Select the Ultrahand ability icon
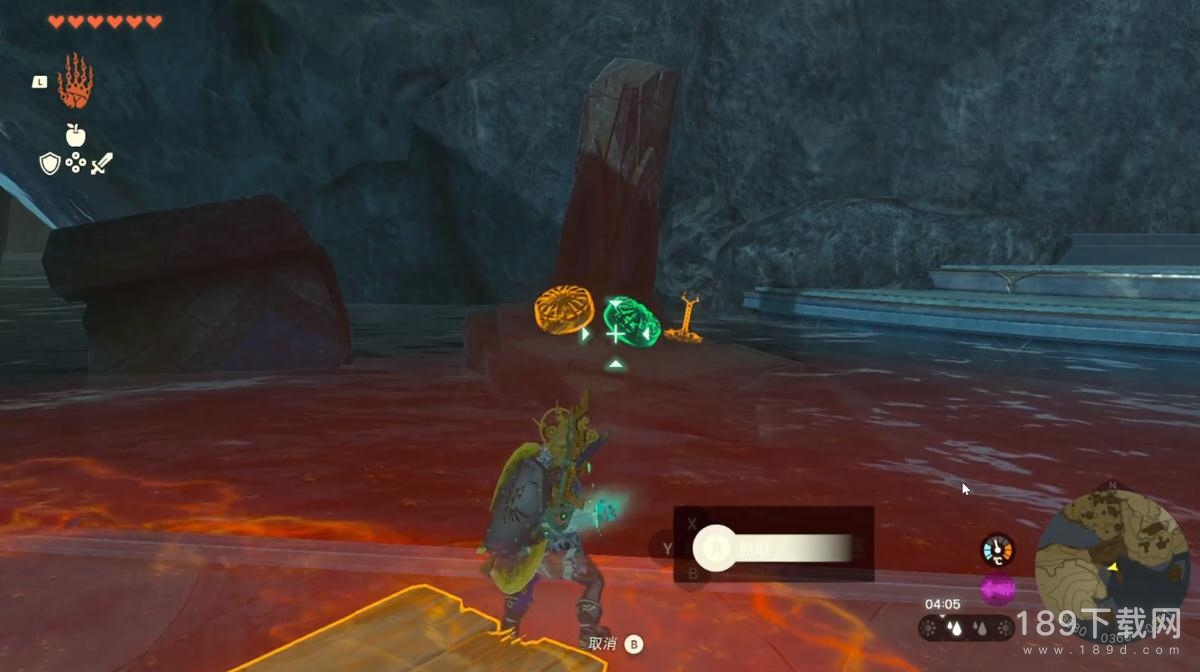The width and height of the screenshot is (1200, 672). (x=75, y=81)
